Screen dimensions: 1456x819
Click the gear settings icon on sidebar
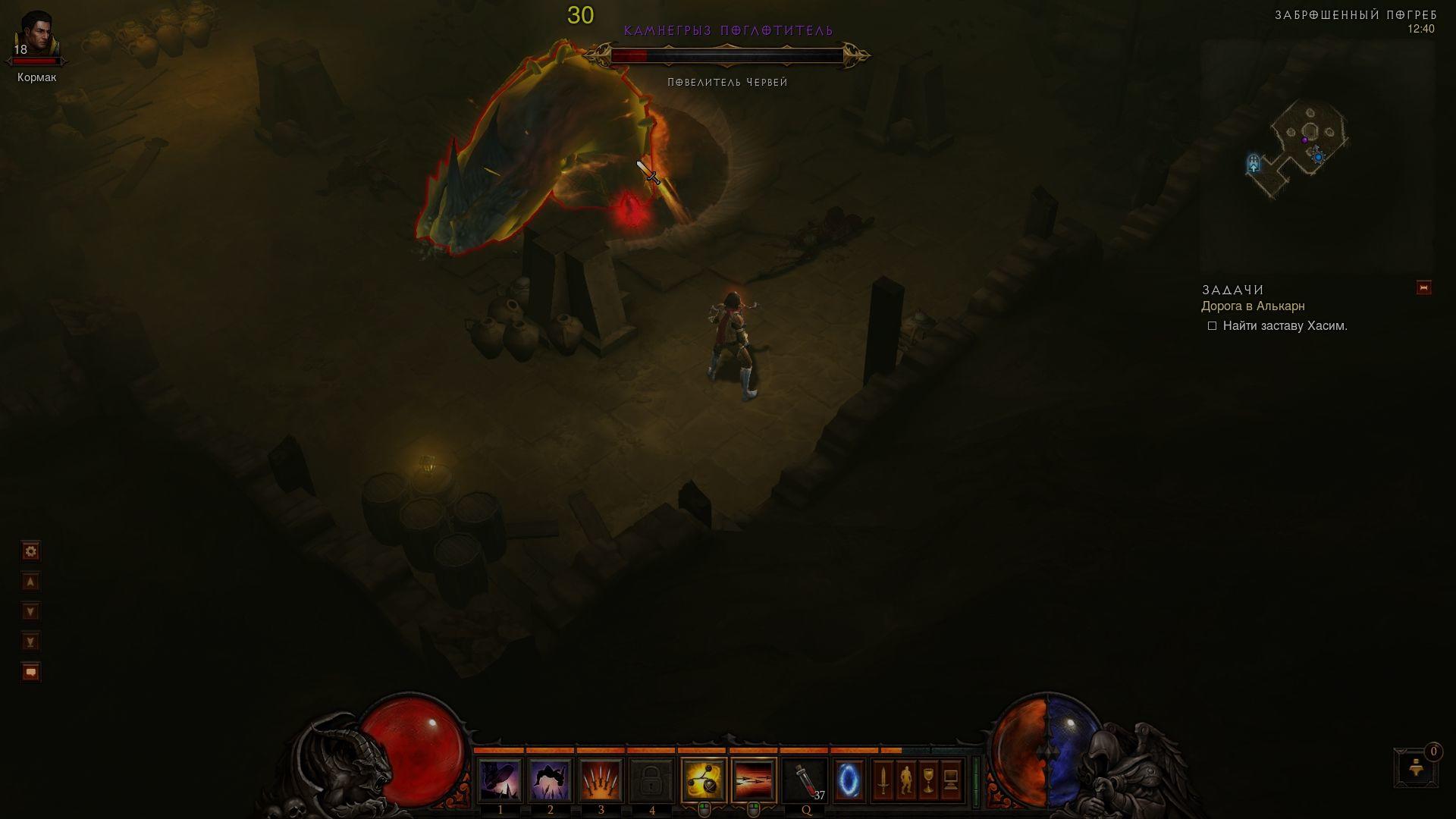30,552
